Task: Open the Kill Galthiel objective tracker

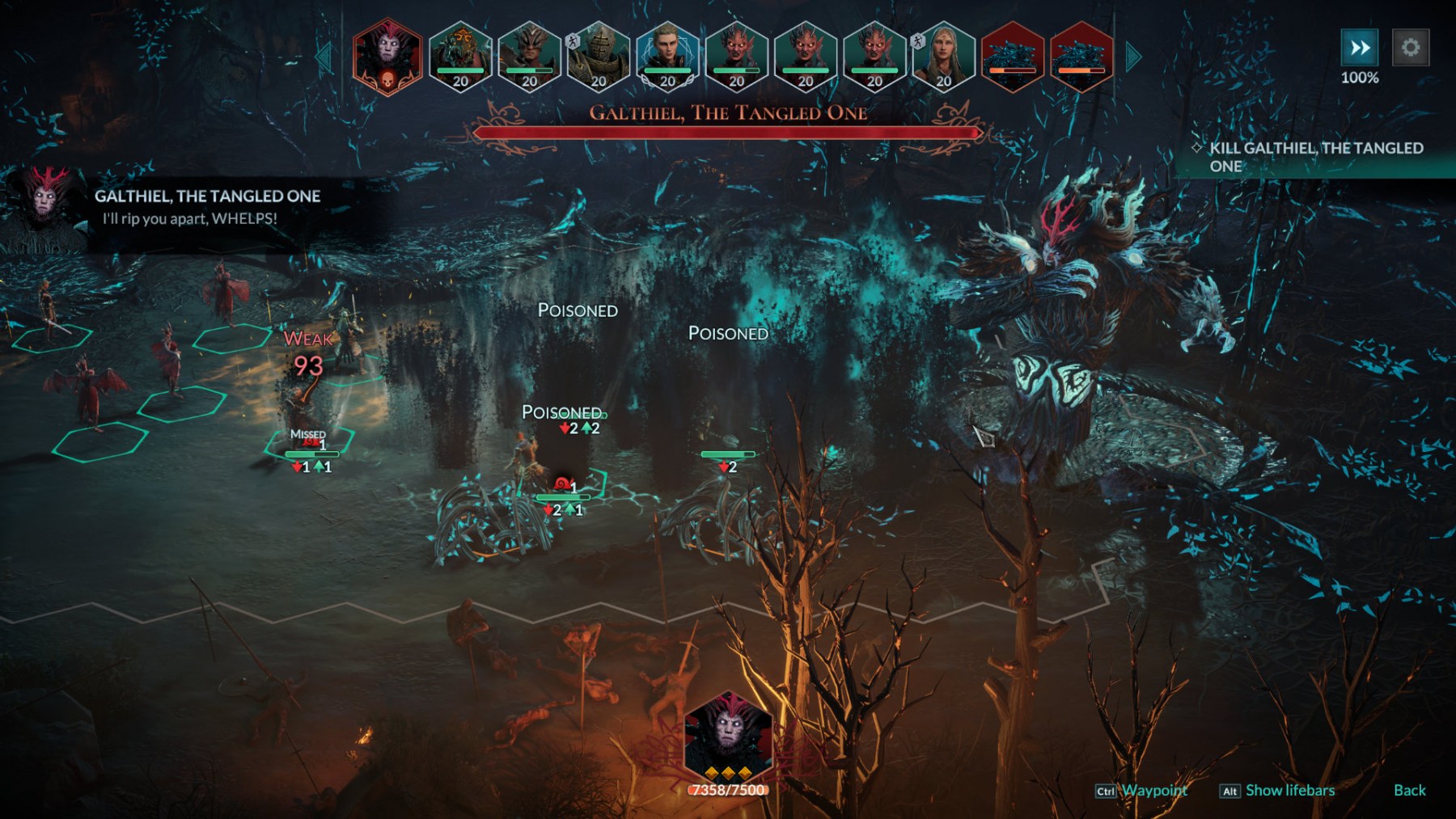Action: point(1315,157)
